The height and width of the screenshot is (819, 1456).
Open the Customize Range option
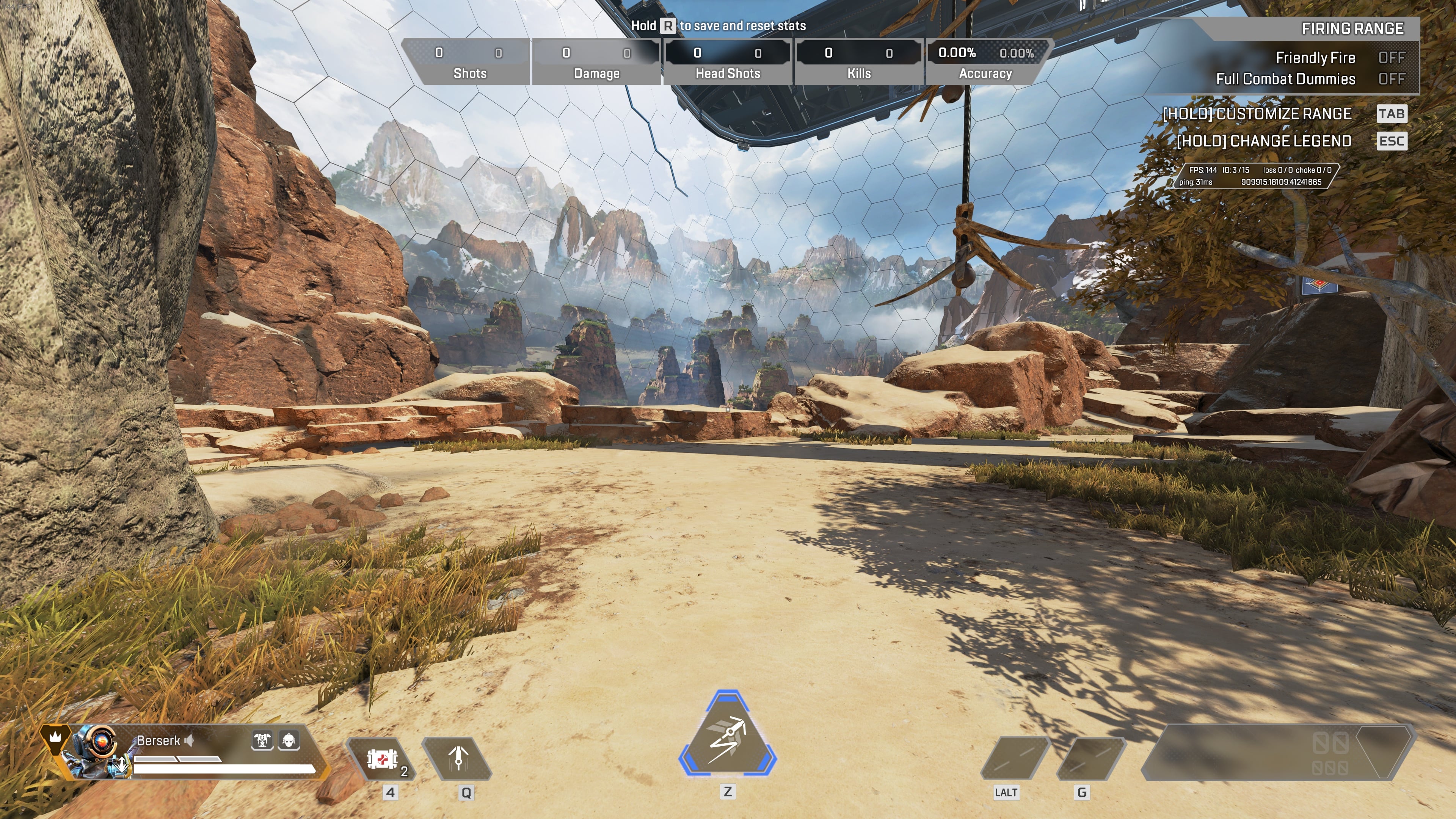pos(1257,114)
